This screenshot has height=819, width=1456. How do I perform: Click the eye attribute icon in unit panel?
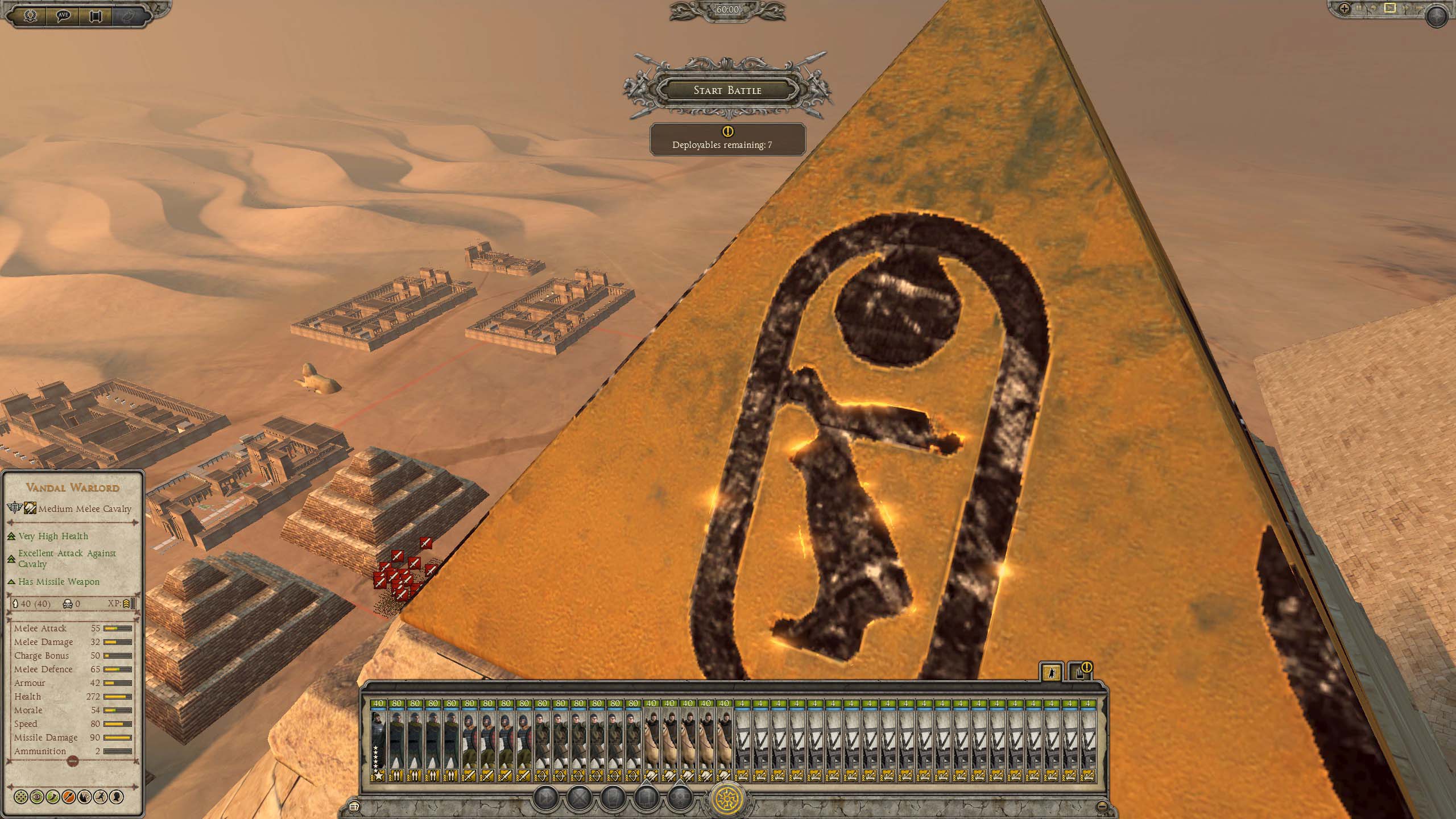click(38, 796)
